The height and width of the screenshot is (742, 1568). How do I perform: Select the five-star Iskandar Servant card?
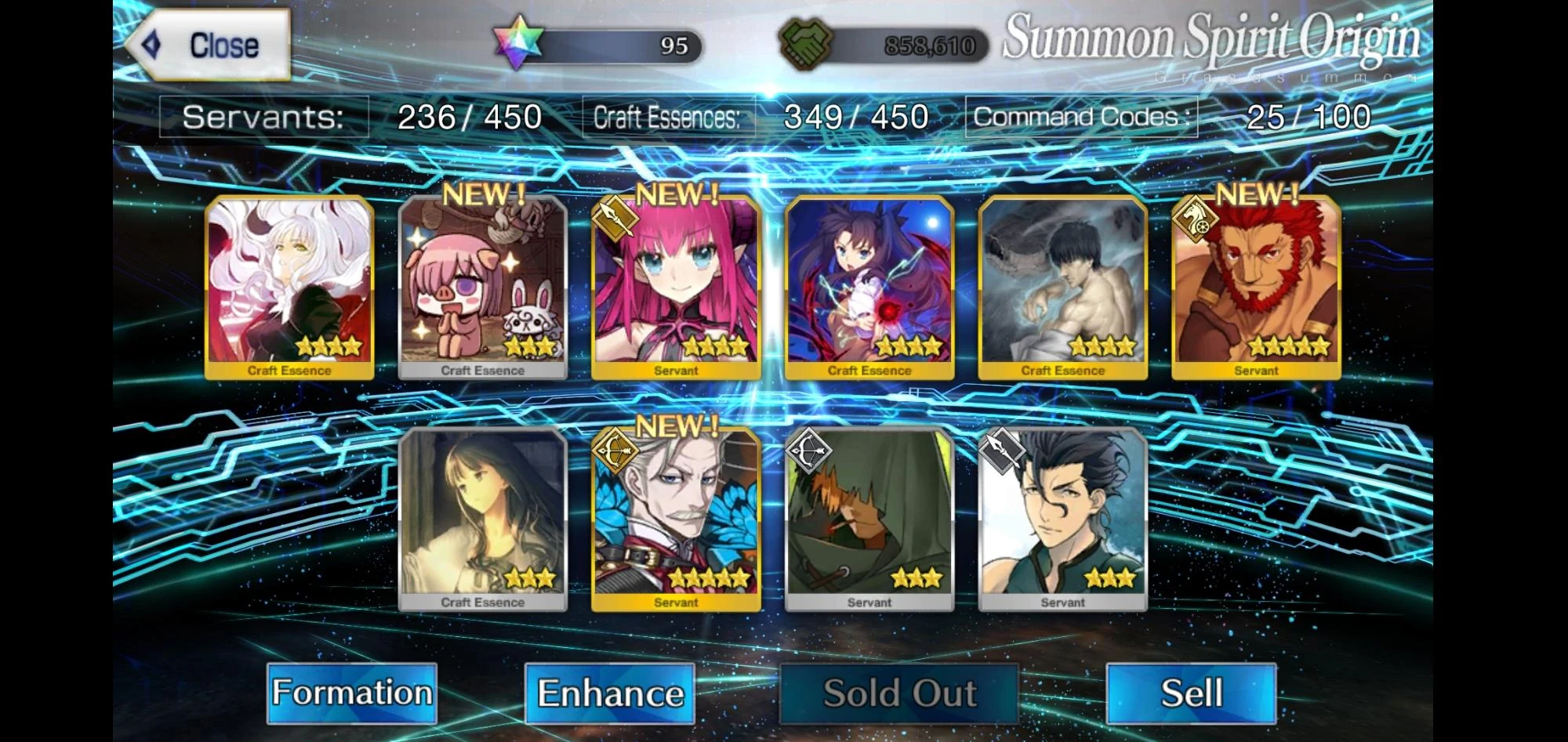click(1255, 288)
